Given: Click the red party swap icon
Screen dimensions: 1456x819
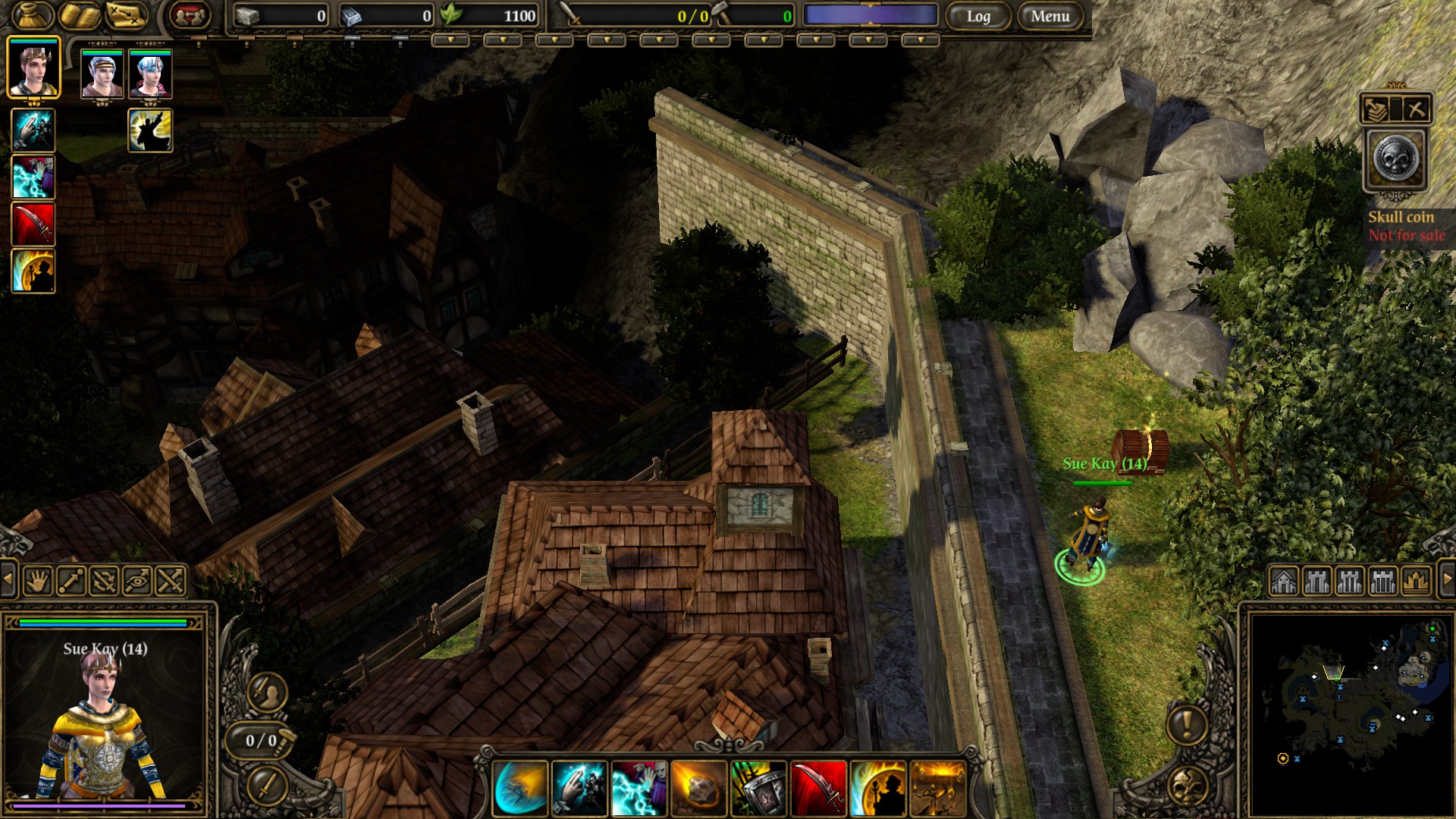Looking at the screenshot, I should point(190,16).
